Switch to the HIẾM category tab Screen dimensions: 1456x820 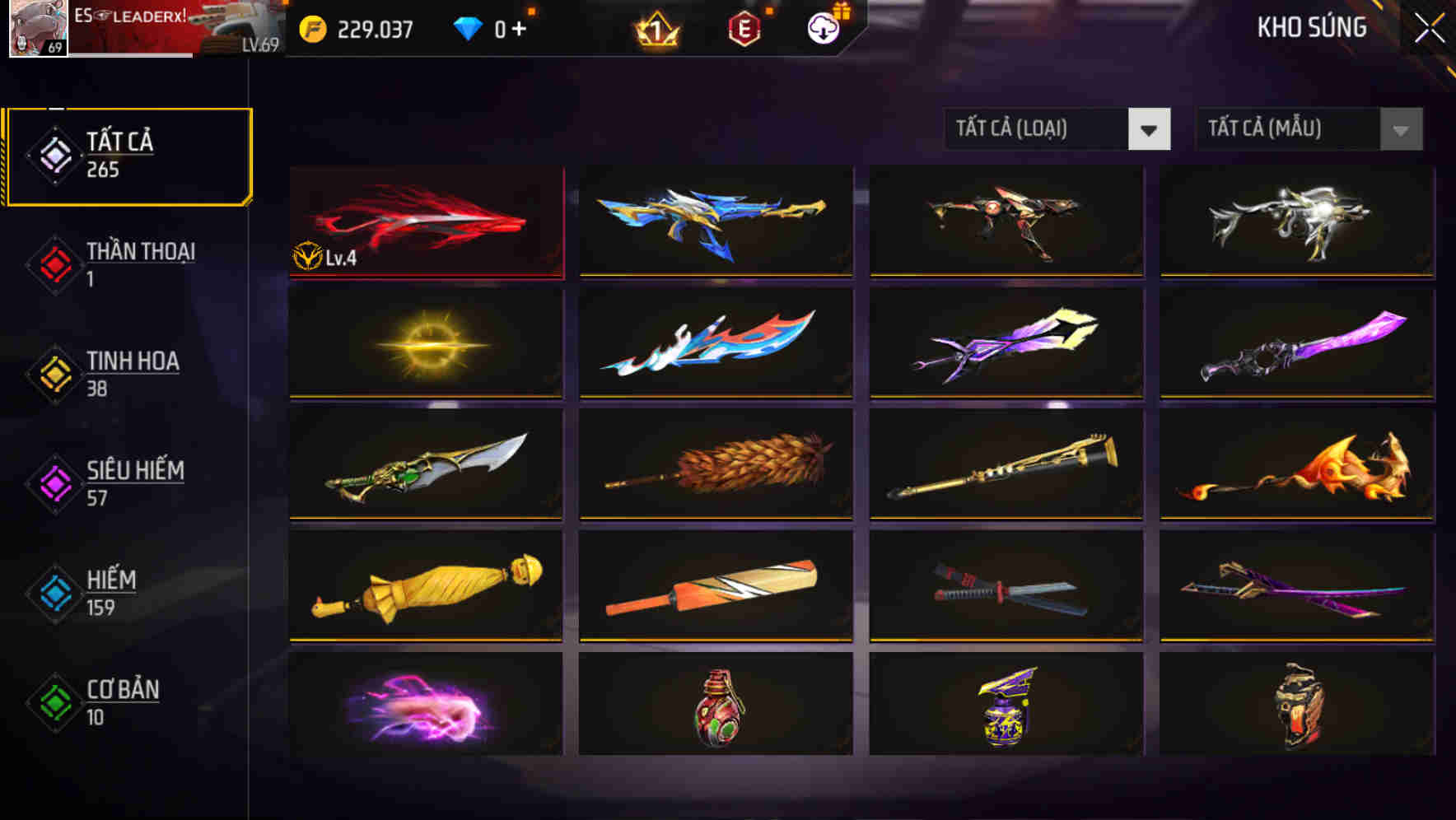click(113, 593)
